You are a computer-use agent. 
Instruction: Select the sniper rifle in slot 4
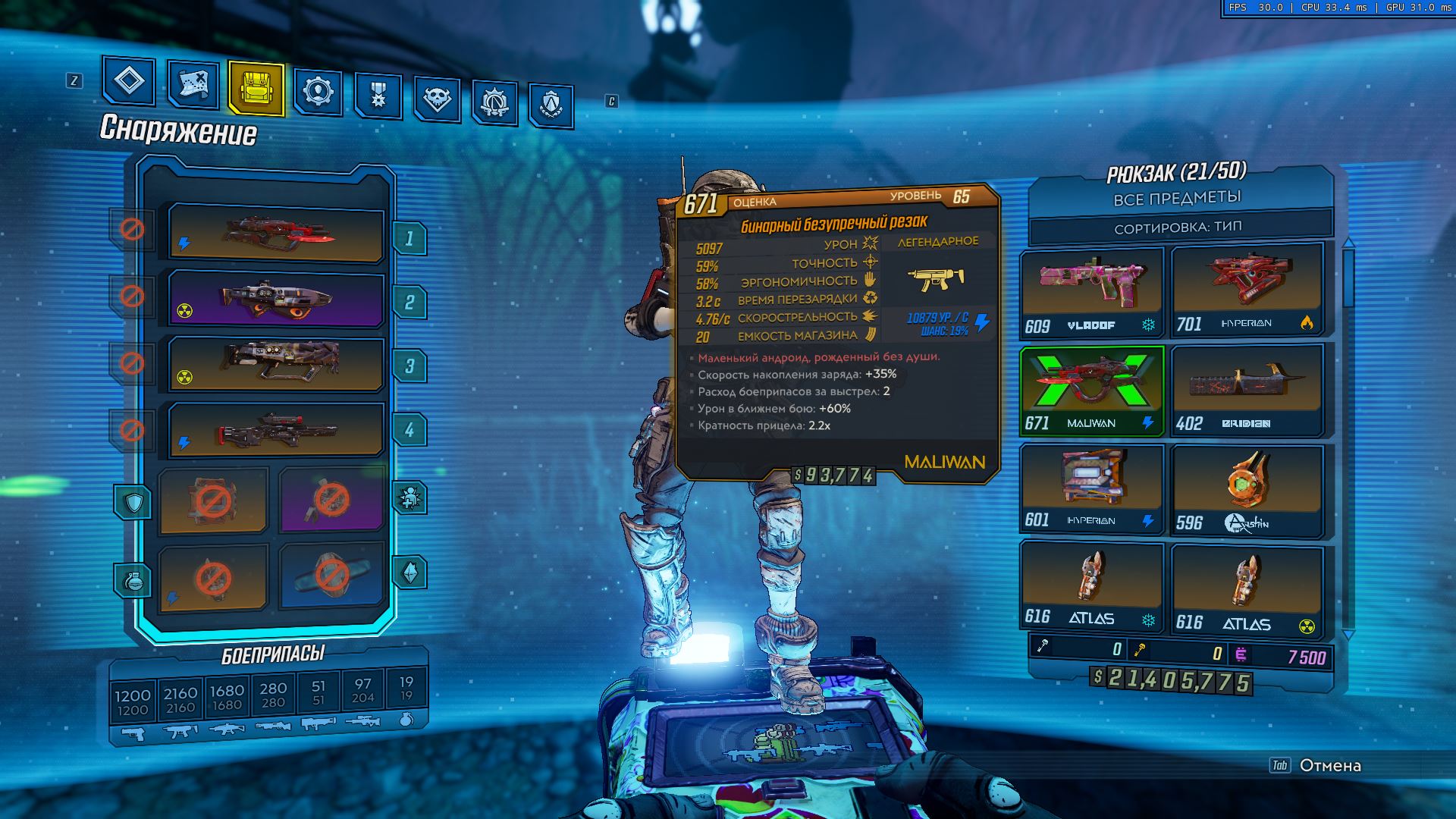point(276,430)
